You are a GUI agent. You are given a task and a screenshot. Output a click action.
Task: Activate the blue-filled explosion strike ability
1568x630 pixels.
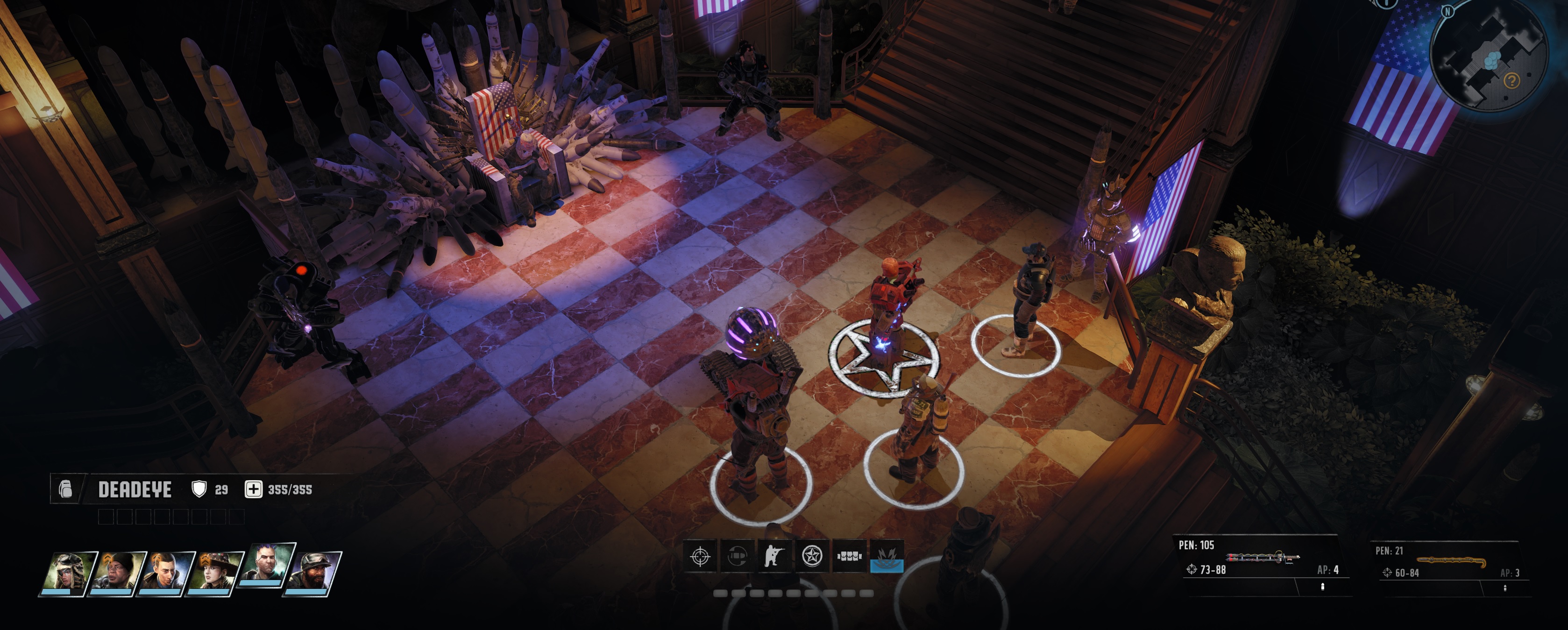click(886, 556)
